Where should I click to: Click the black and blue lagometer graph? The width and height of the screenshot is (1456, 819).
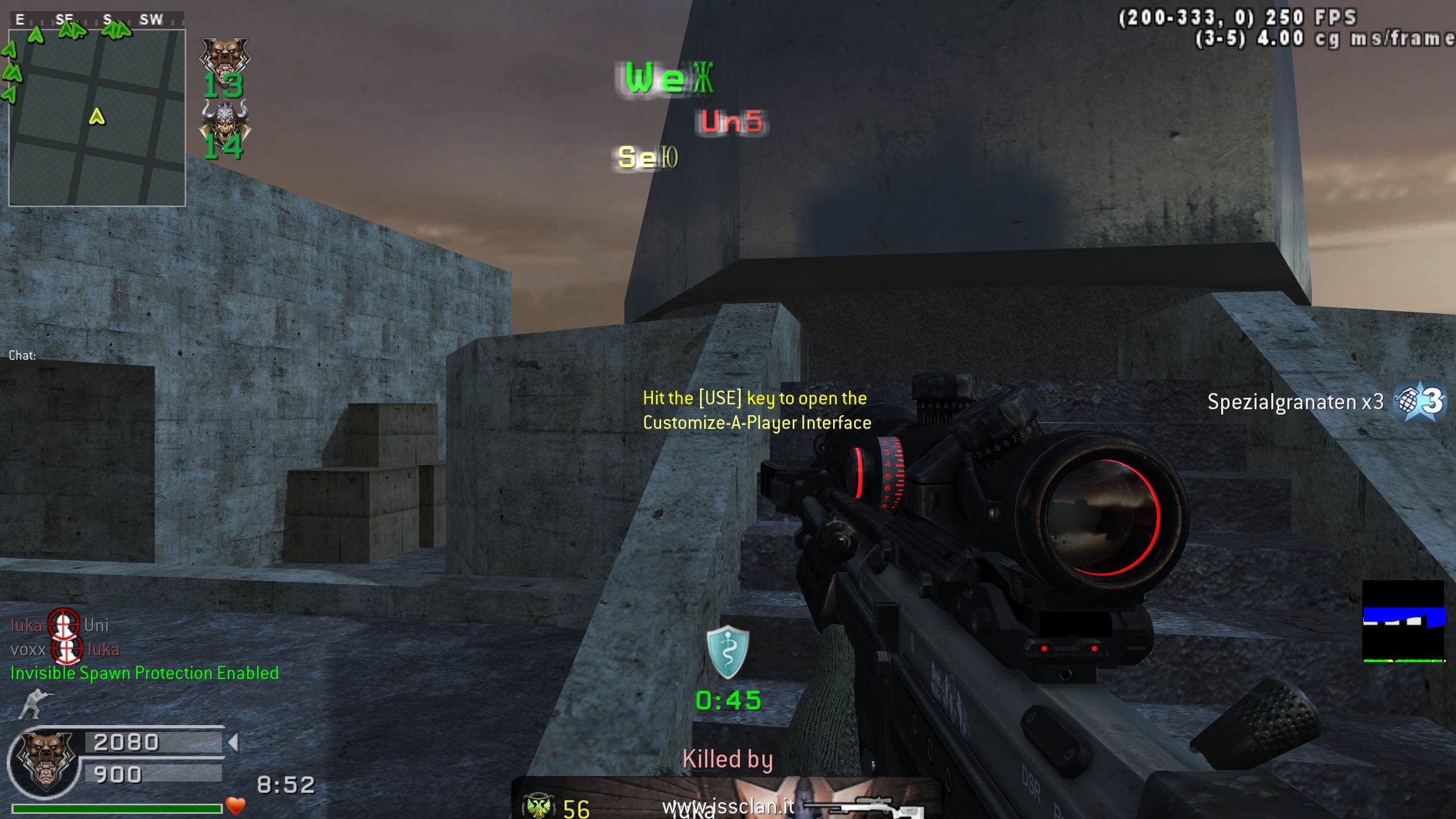click(x=1403, y=621)
